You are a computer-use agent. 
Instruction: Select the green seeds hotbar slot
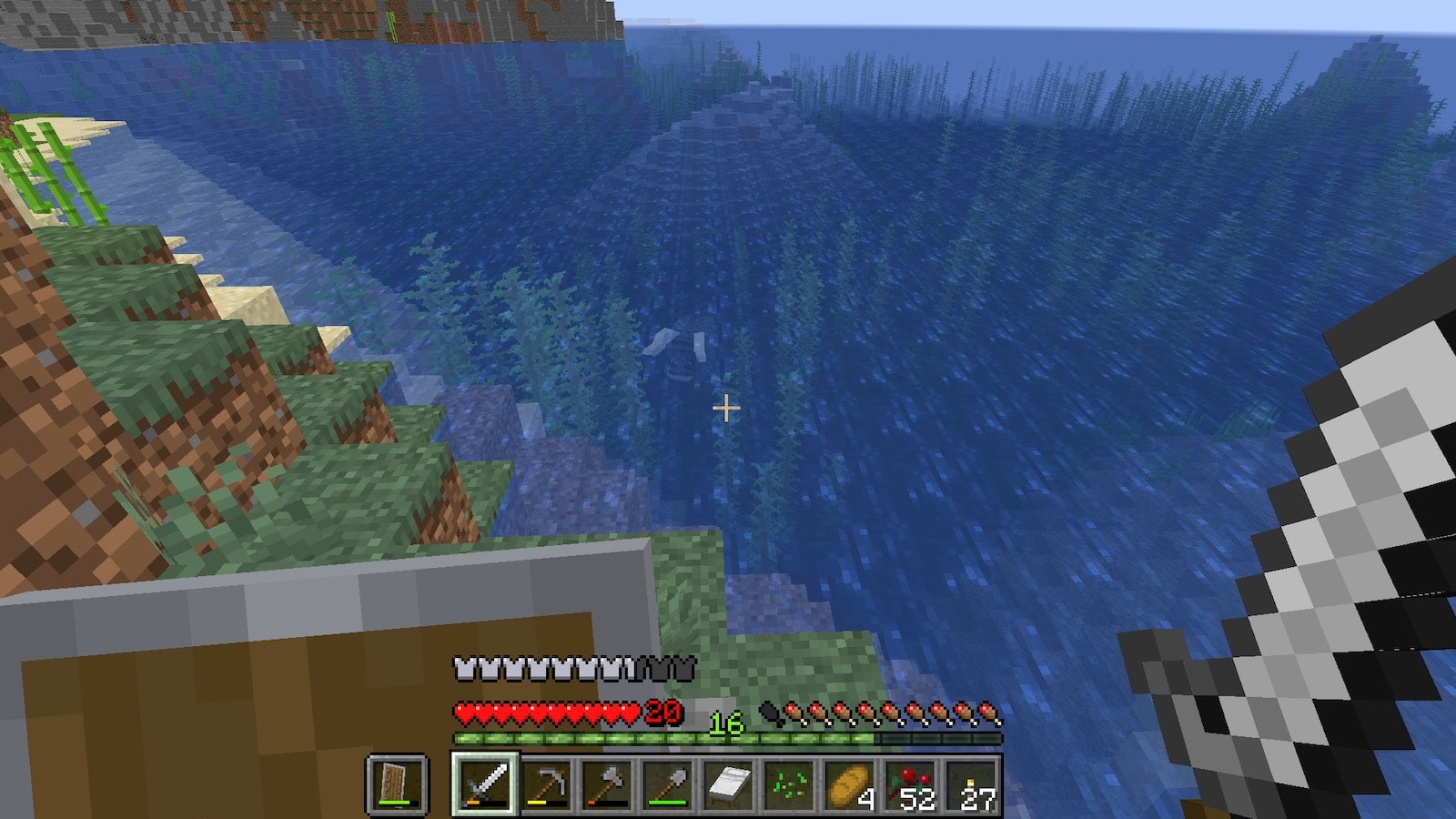pos(789,784)
